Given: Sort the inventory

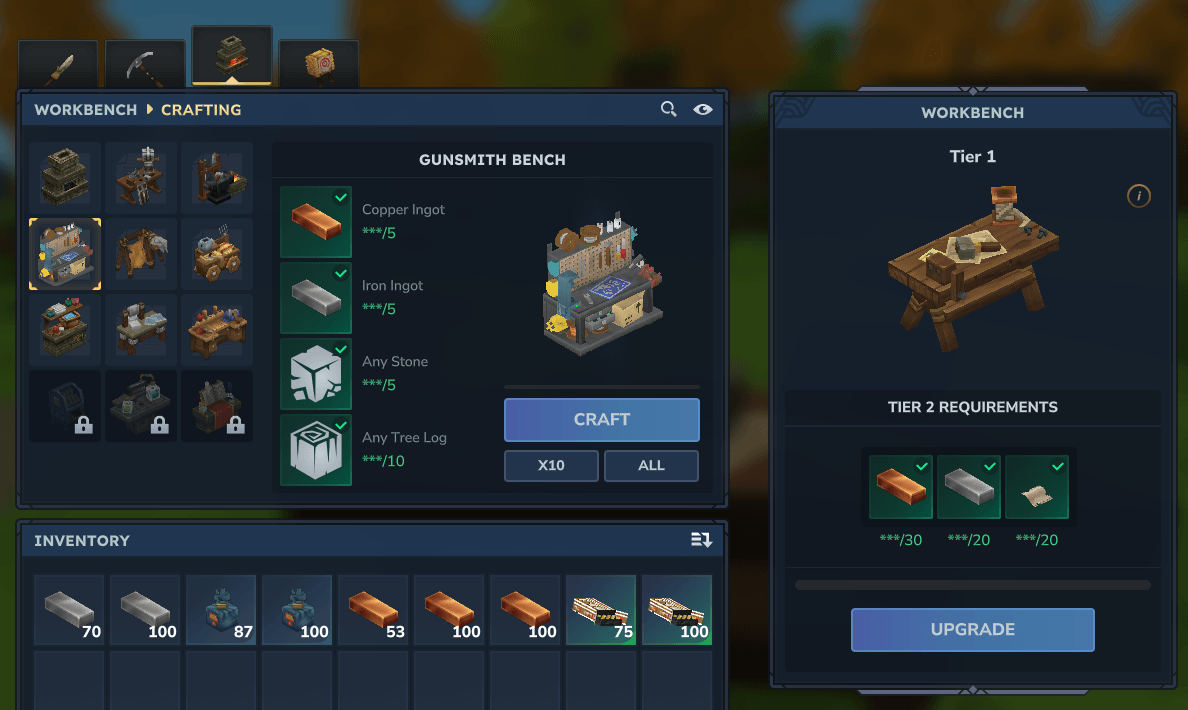Looking at the screenshot, I should tap(701, 540).
